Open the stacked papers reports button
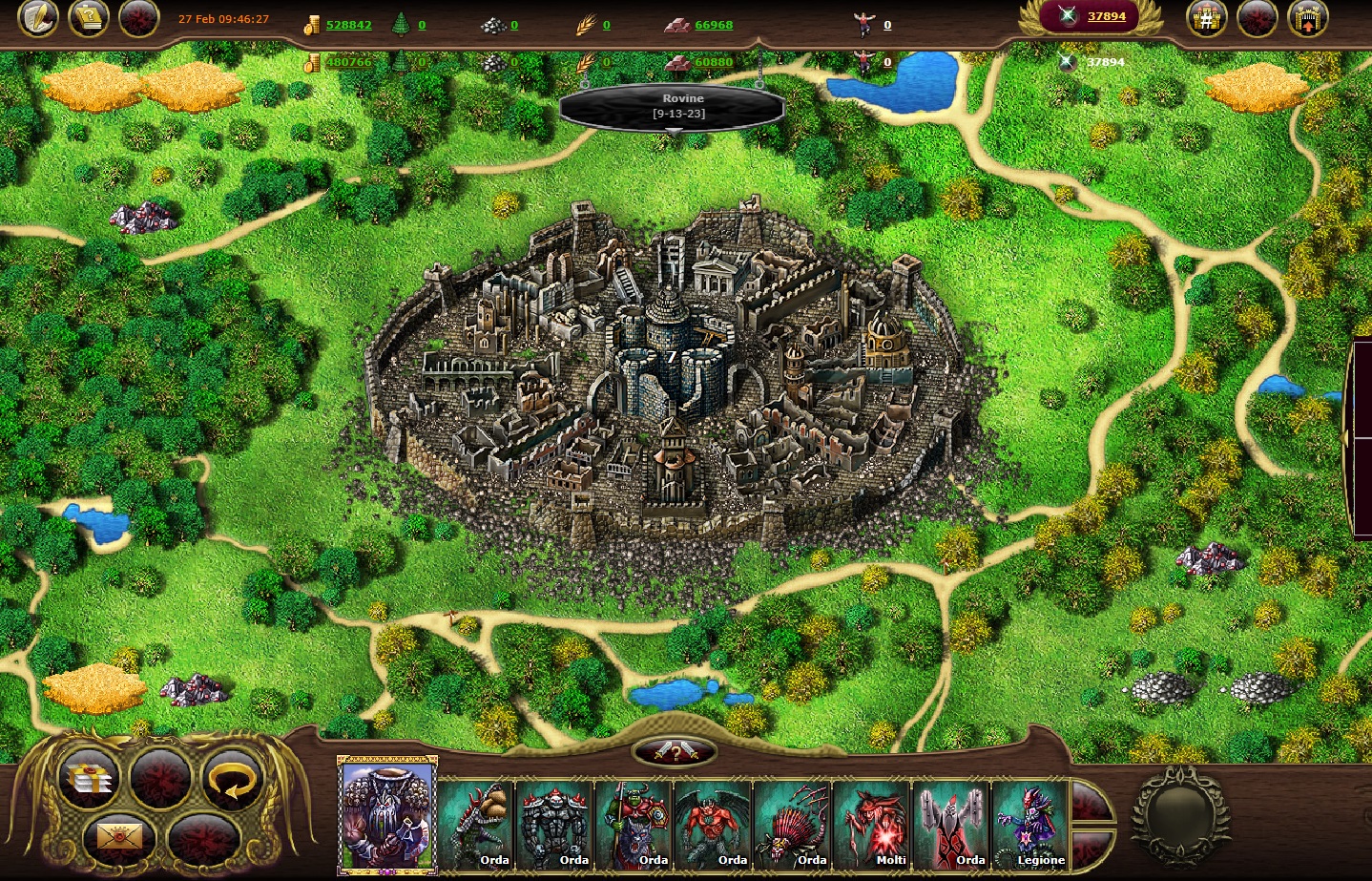Screen dimensions: 1372x881 click(92, 779)
